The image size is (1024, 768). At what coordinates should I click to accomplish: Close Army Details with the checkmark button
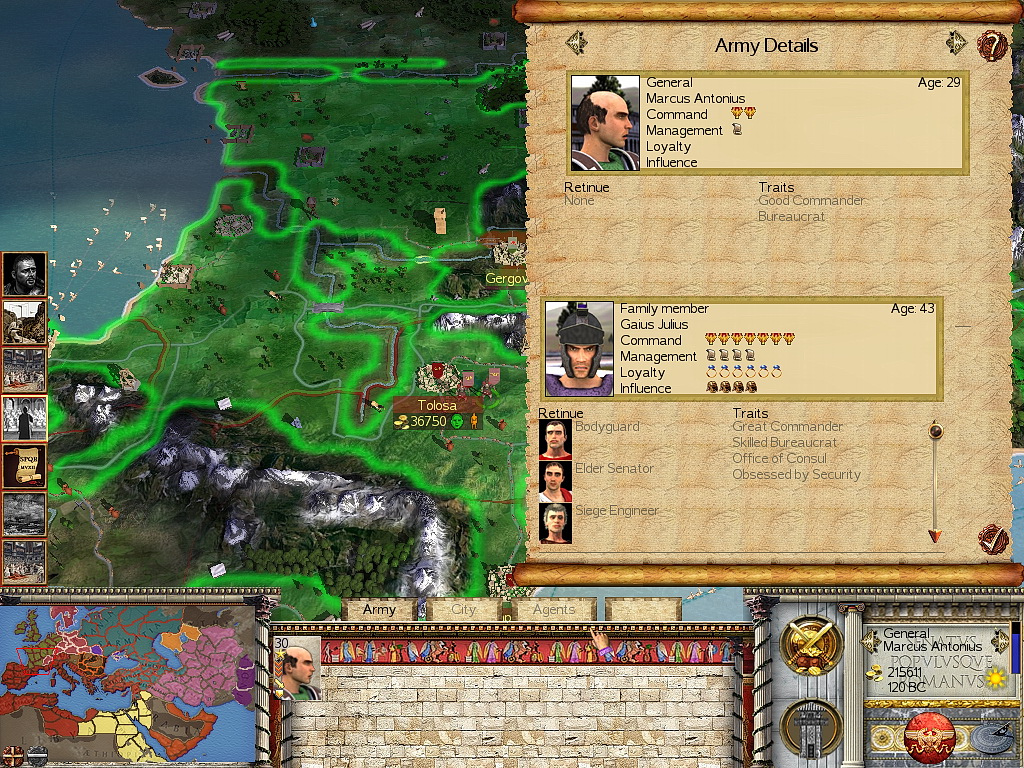coord(991,540)
